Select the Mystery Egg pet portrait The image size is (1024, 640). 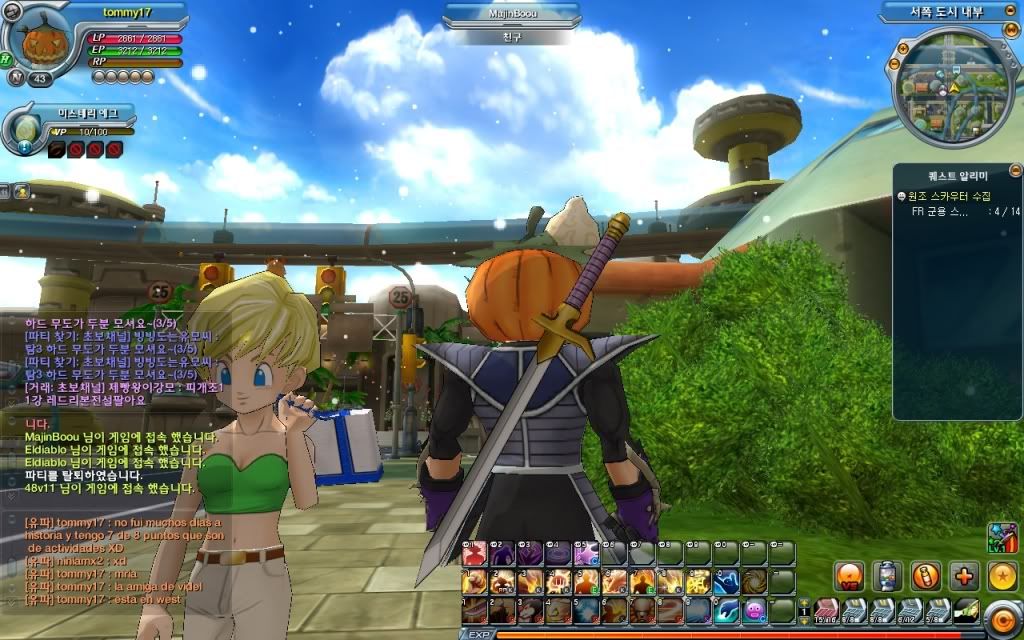[x=24, y=130]
